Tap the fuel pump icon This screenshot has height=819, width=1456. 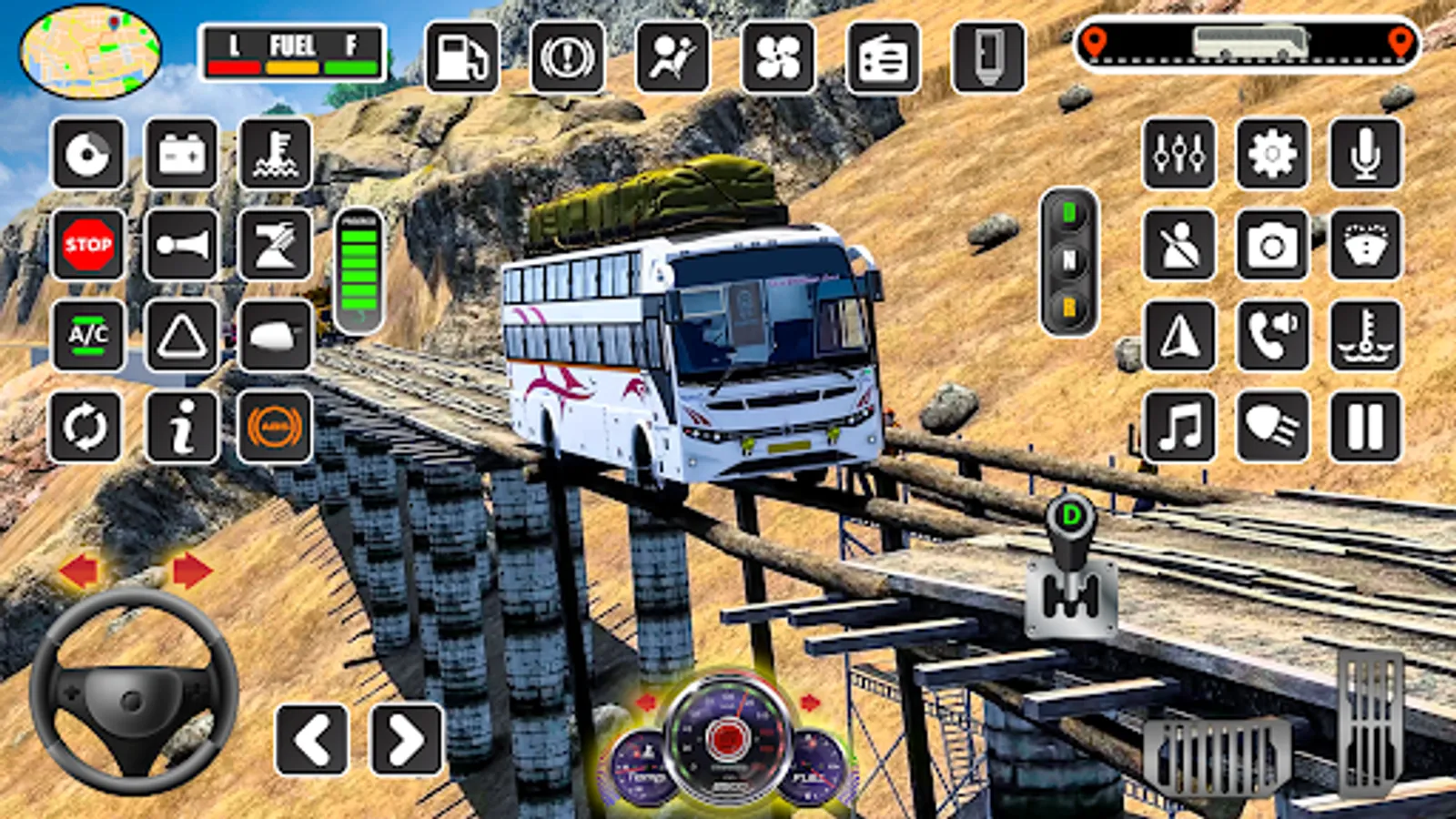click(462, 58)
